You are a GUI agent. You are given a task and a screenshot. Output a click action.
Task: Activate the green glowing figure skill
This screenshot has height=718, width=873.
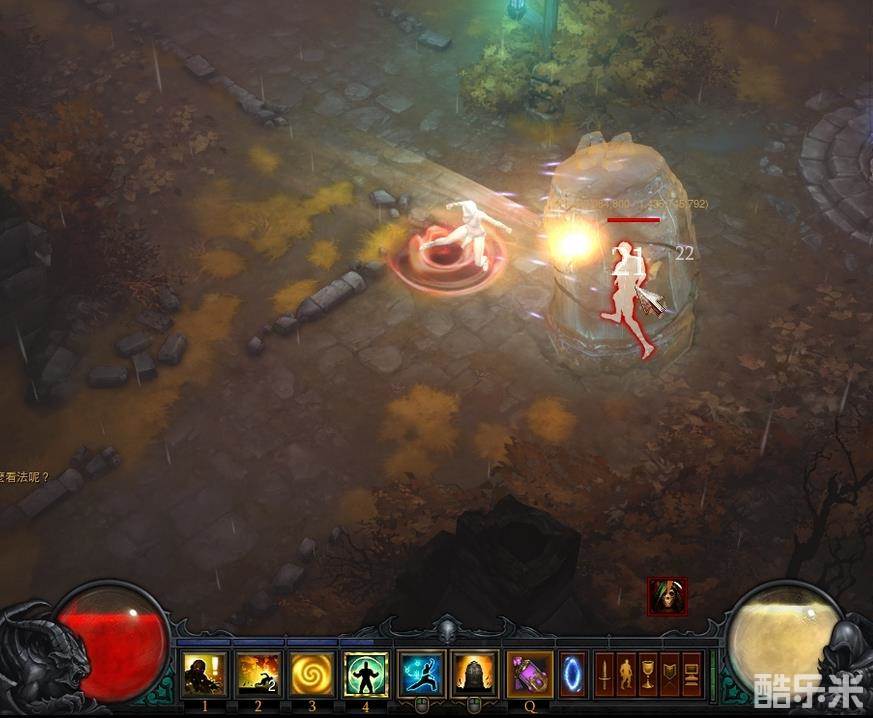[x=366, y=673]
